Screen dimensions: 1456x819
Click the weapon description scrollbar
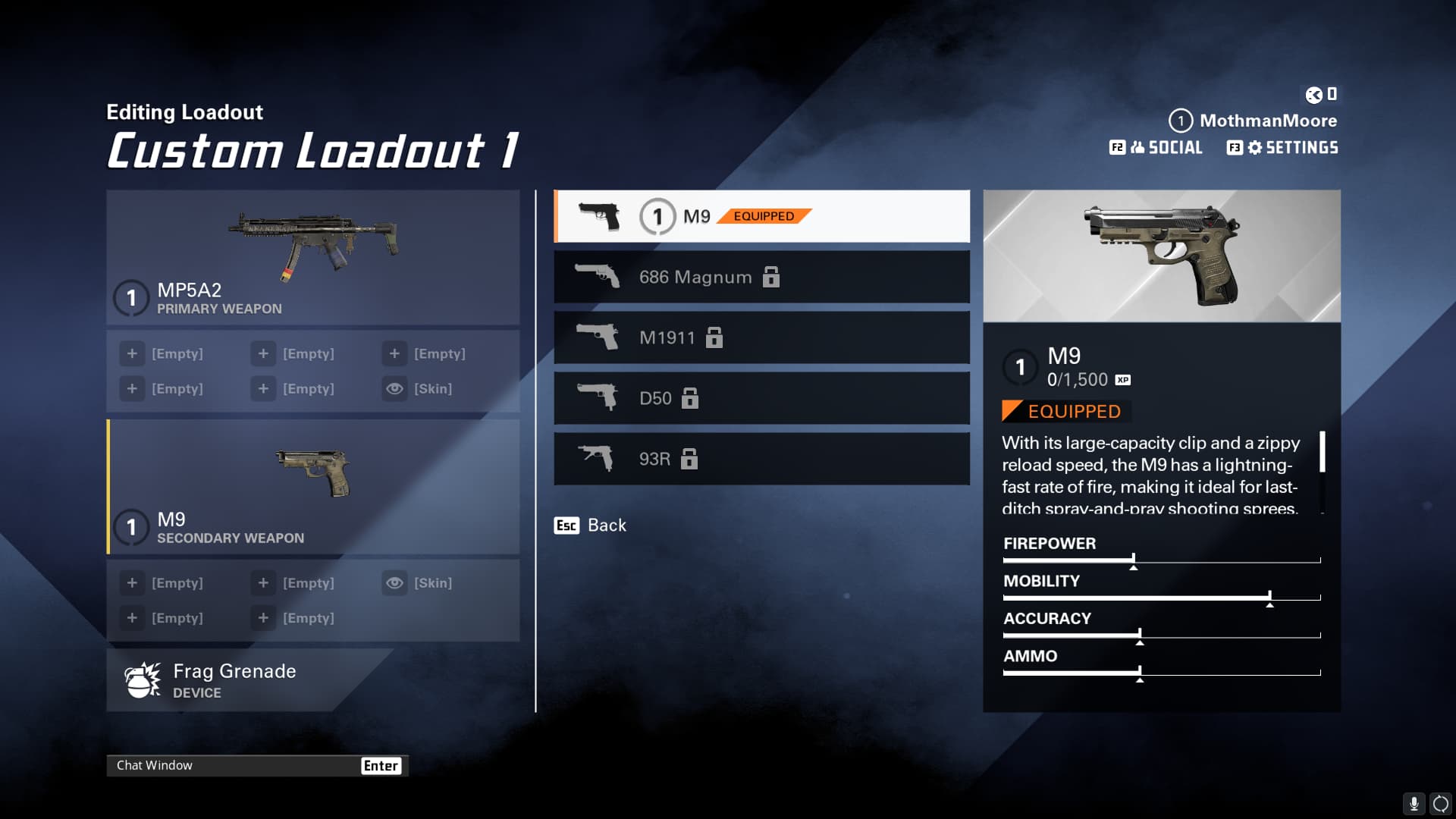click(1323, 453)
